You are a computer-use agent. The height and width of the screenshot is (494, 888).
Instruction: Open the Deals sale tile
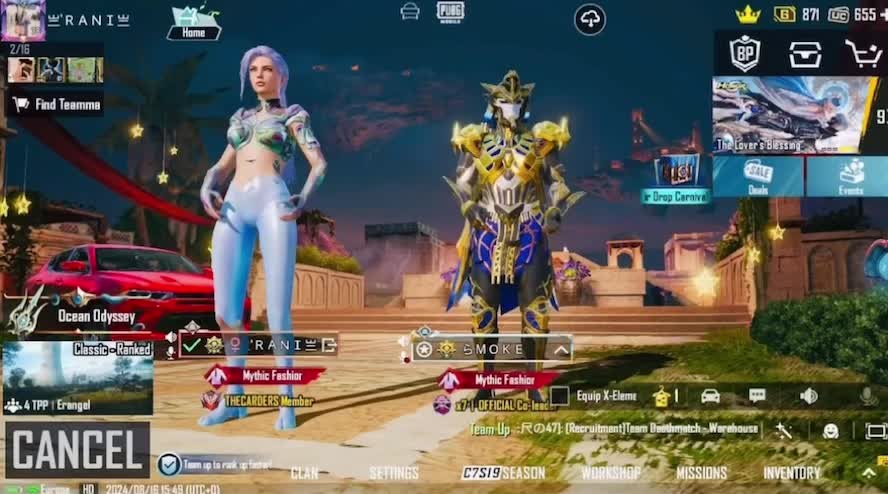[757, 176]
